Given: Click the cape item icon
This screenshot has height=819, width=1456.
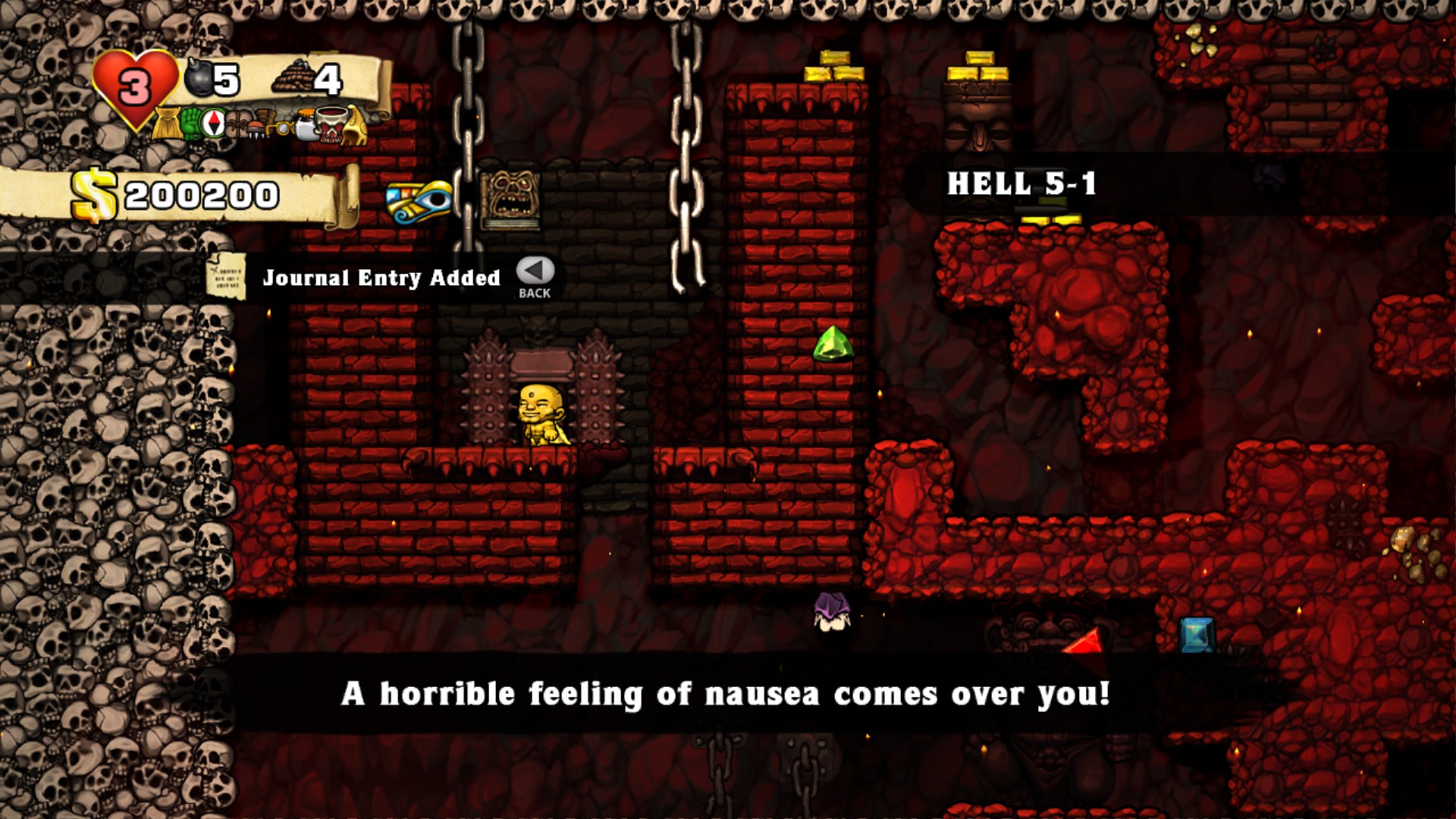Looking at the screenshot, I should (x=167, y=125).
